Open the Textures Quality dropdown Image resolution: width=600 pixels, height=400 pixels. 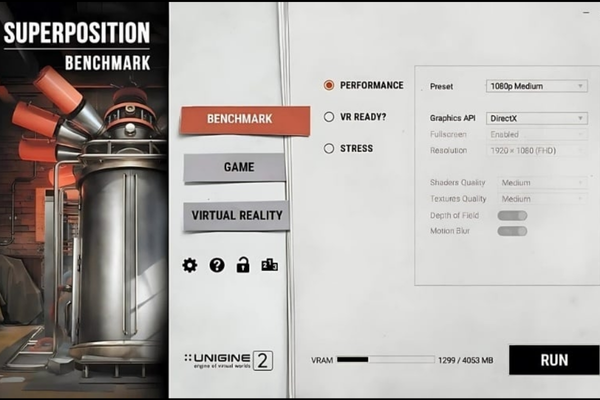pos(542,199)
